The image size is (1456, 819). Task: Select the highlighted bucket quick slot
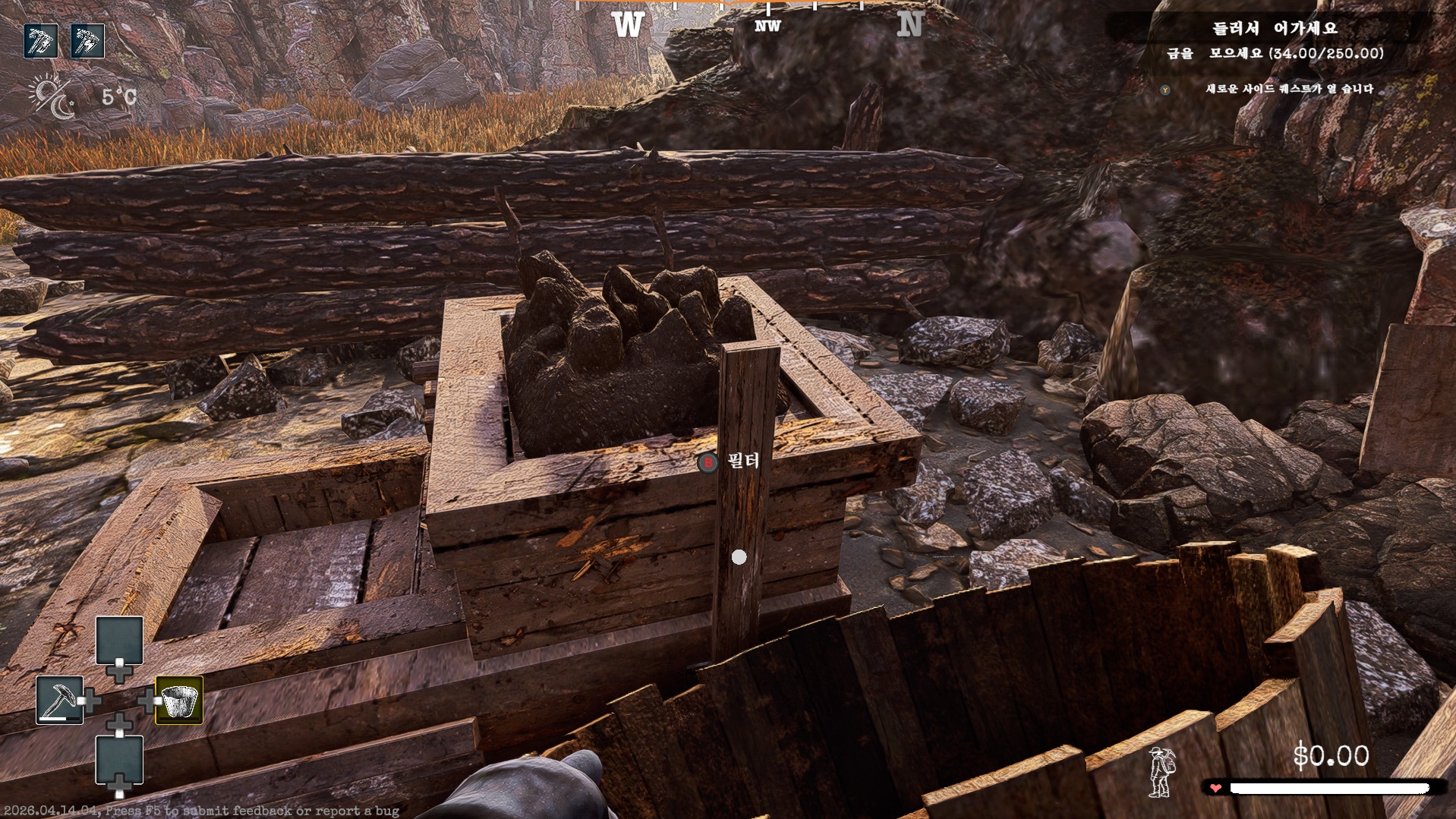[x=179, y=700]
